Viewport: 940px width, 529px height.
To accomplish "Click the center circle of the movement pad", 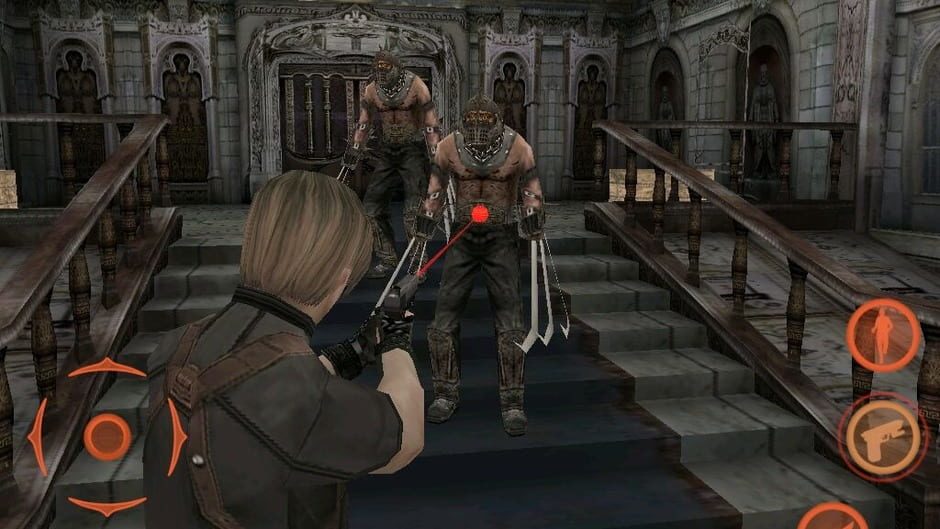I will [x=106, y=437].
